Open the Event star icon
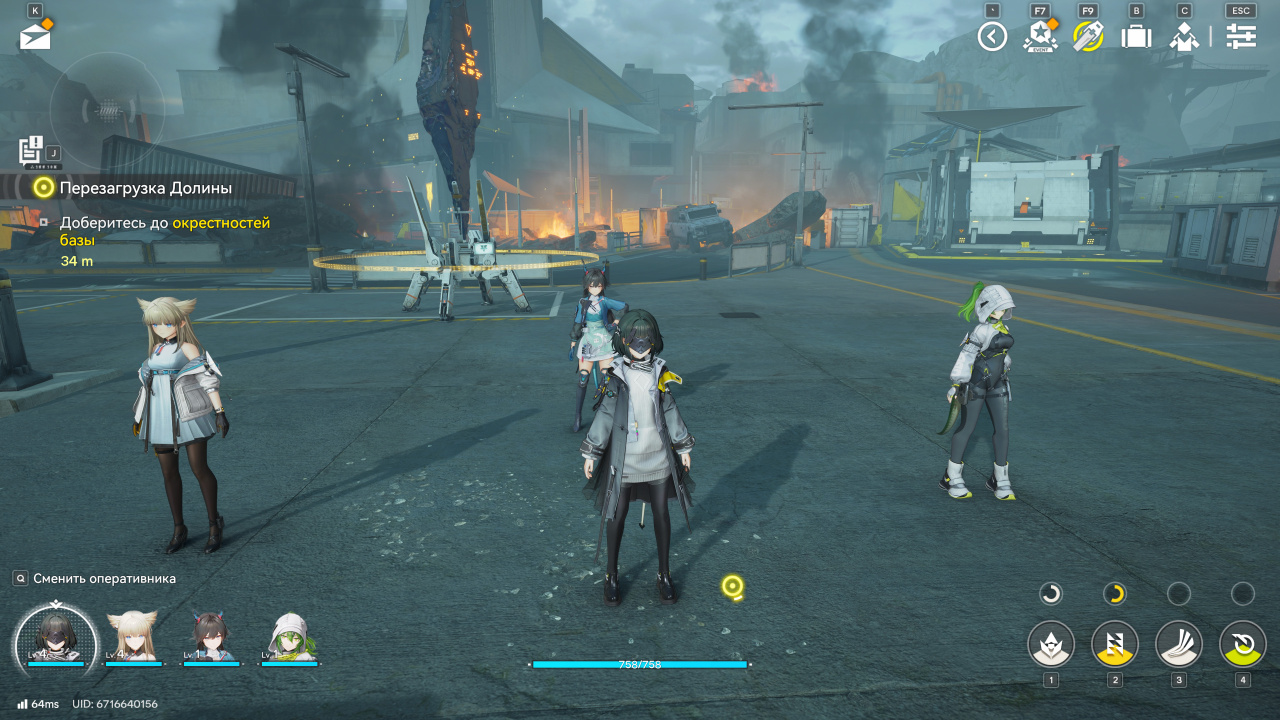 point(1040,37)
